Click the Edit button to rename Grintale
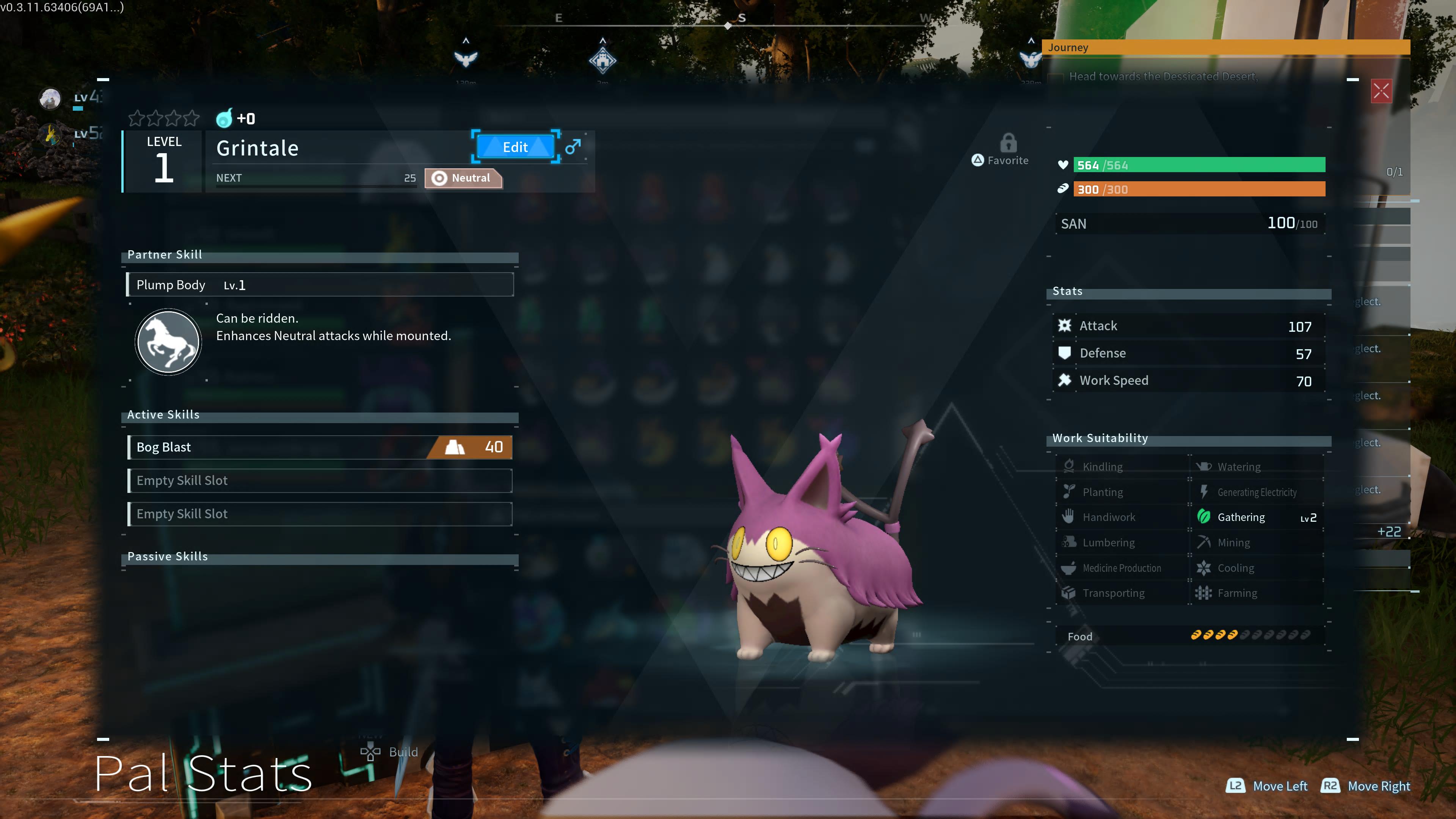1456x819 pixels. click(515, 147)
